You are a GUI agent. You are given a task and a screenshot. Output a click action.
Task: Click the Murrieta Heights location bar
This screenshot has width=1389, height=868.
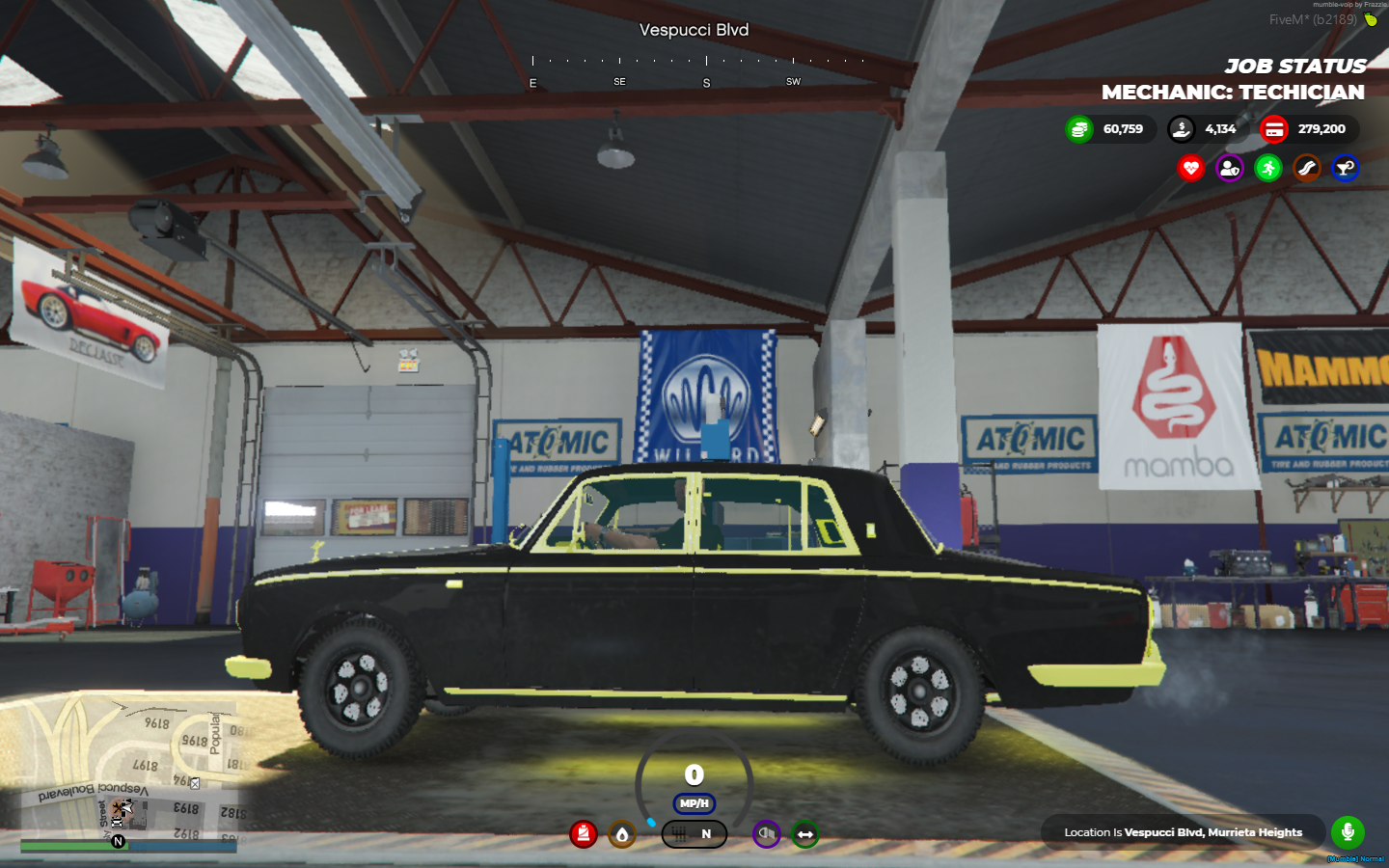pos(1183,831)
